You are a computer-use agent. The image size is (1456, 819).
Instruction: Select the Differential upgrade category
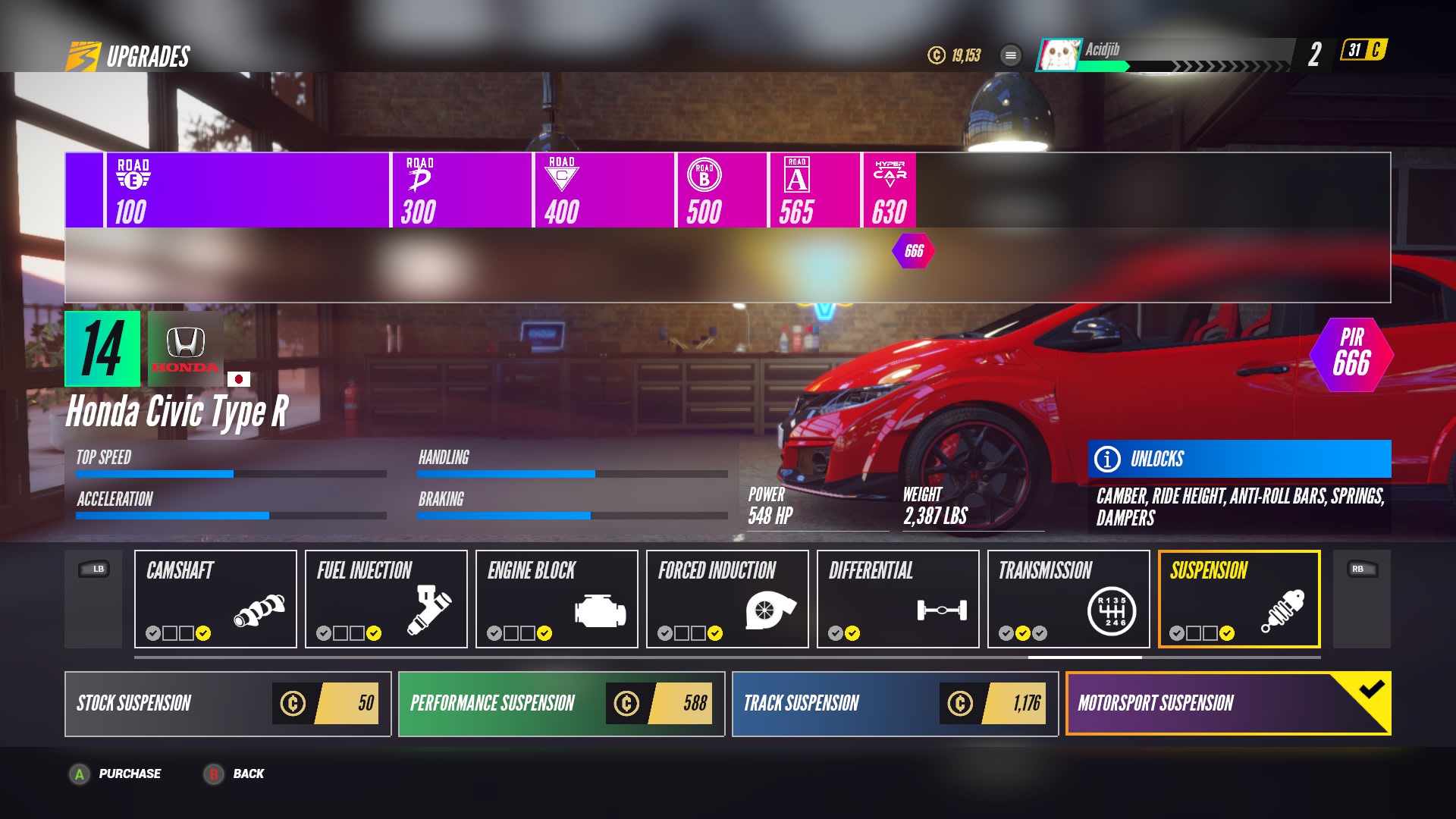pyautogui.click(x=898, y=599)
